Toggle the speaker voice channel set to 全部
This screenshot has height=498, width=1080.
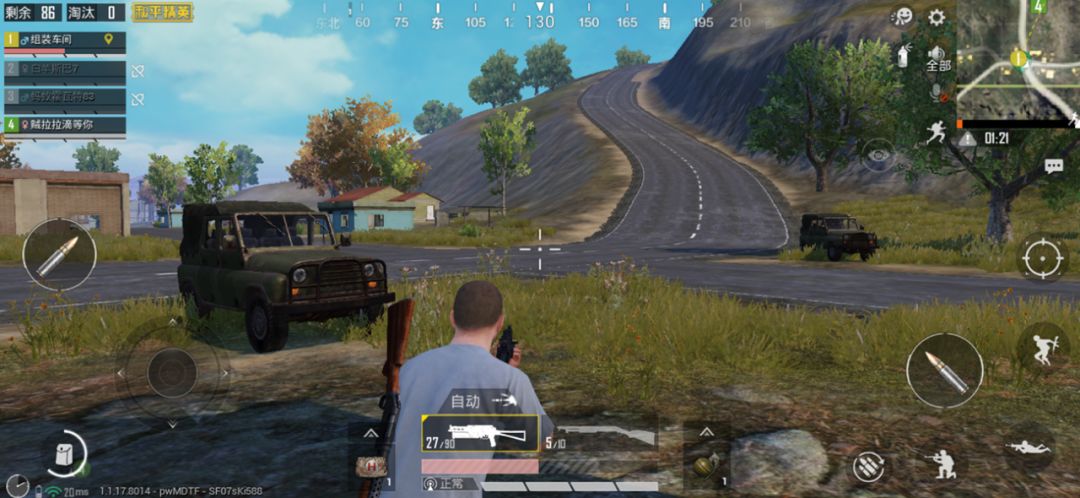[937, 58]
